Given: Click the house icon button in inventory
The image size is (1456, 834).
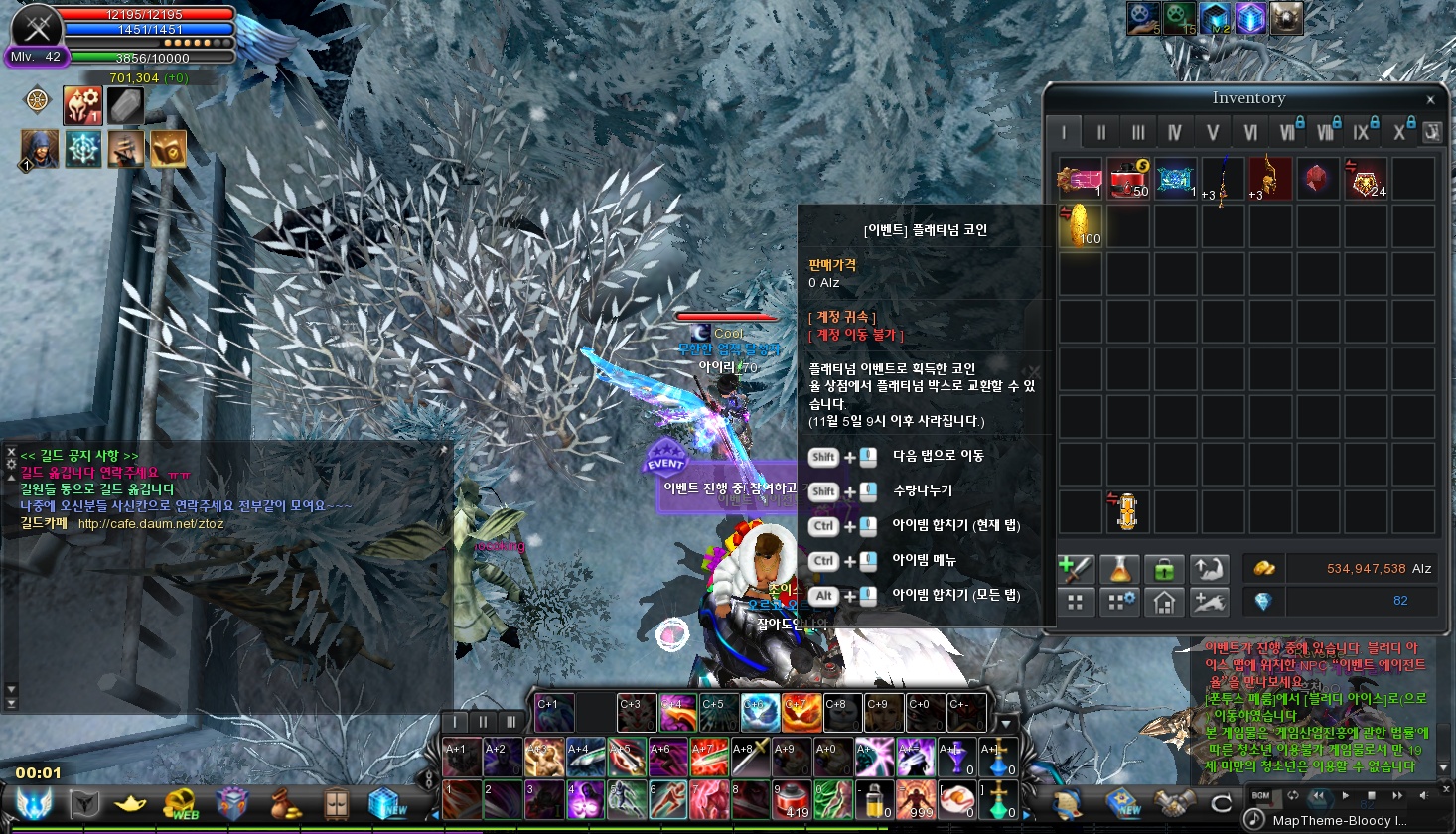Looking at the screenshot, I should click(x=1163, y=601).
